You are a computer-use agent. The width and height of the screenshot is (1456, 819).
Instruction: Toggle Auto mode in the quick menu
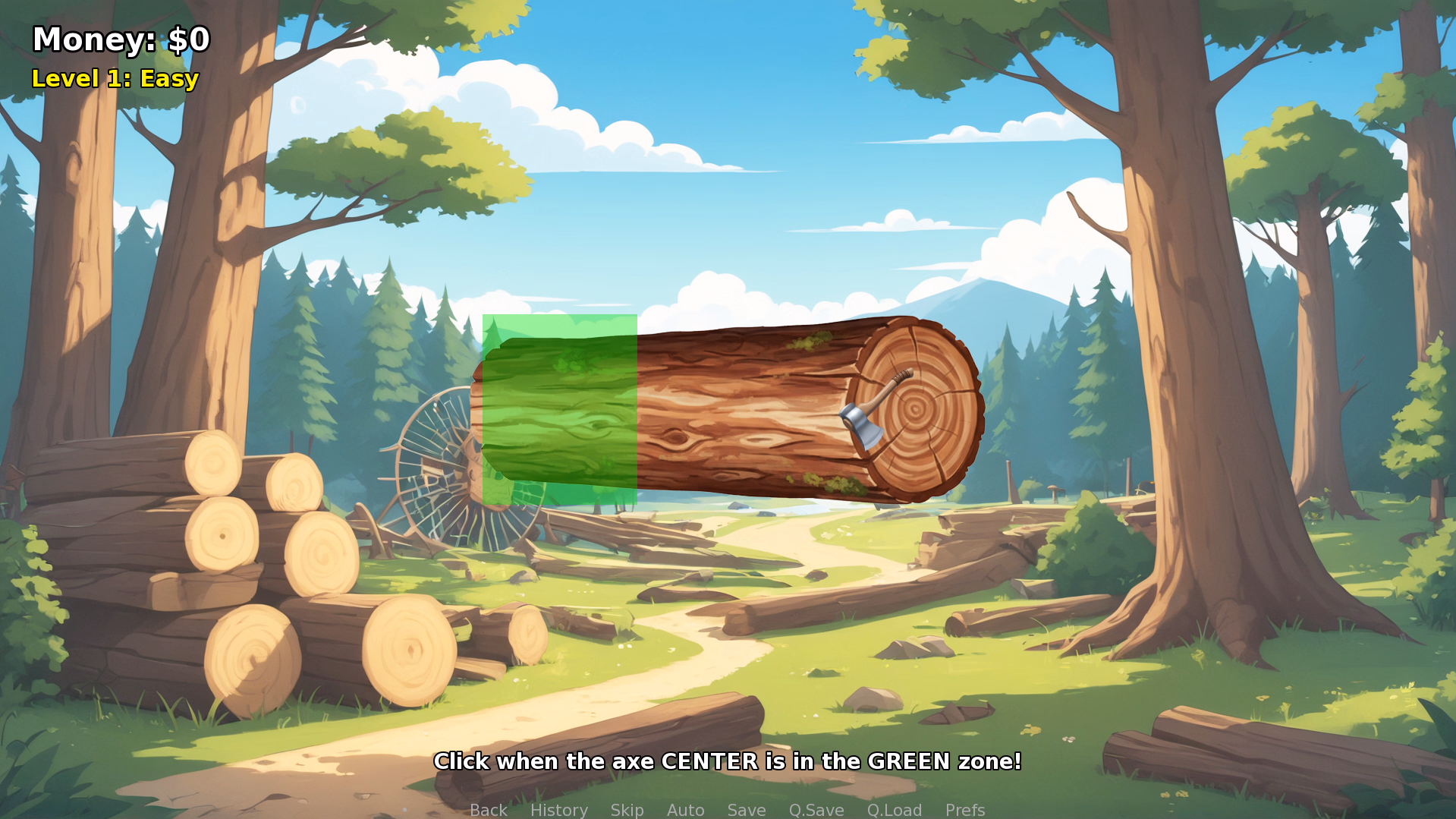pyautogui.click(x=684, y=809)
